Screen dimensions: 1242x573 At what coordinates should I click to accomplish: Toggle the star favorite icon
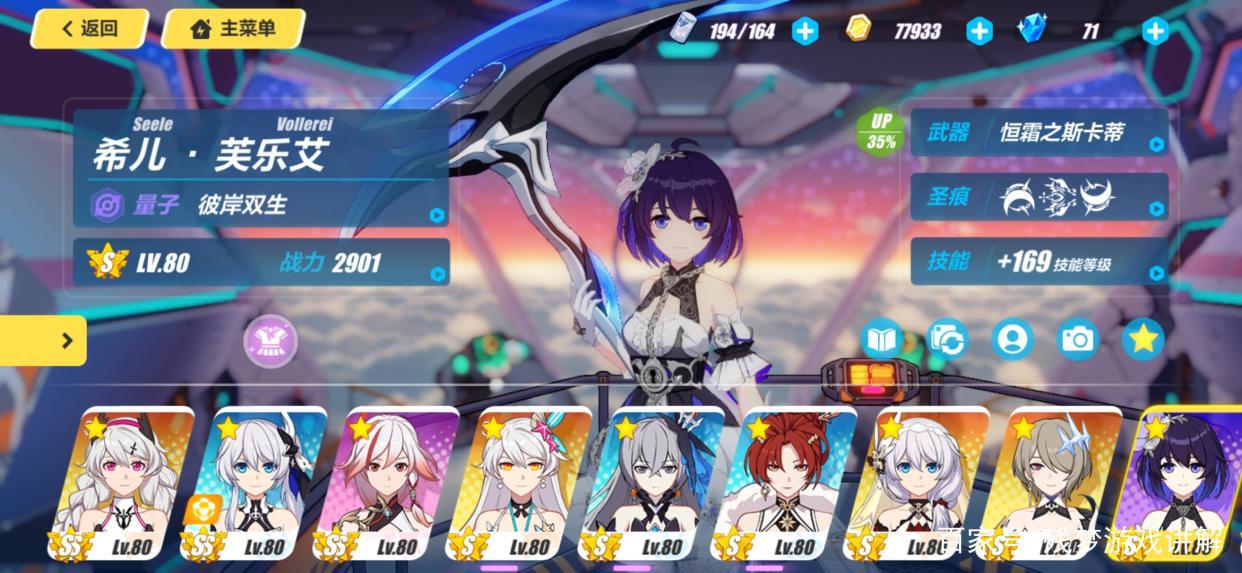(1143, 340)
